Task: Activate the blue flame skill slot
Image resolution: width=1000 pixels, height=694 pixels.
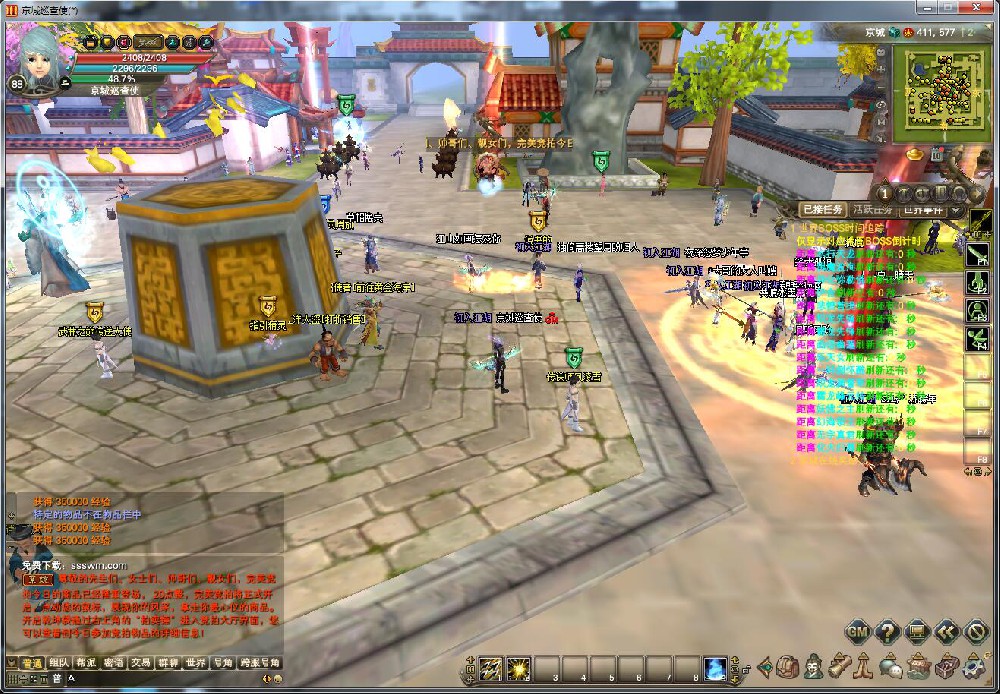Action: (x=714, y=668)
